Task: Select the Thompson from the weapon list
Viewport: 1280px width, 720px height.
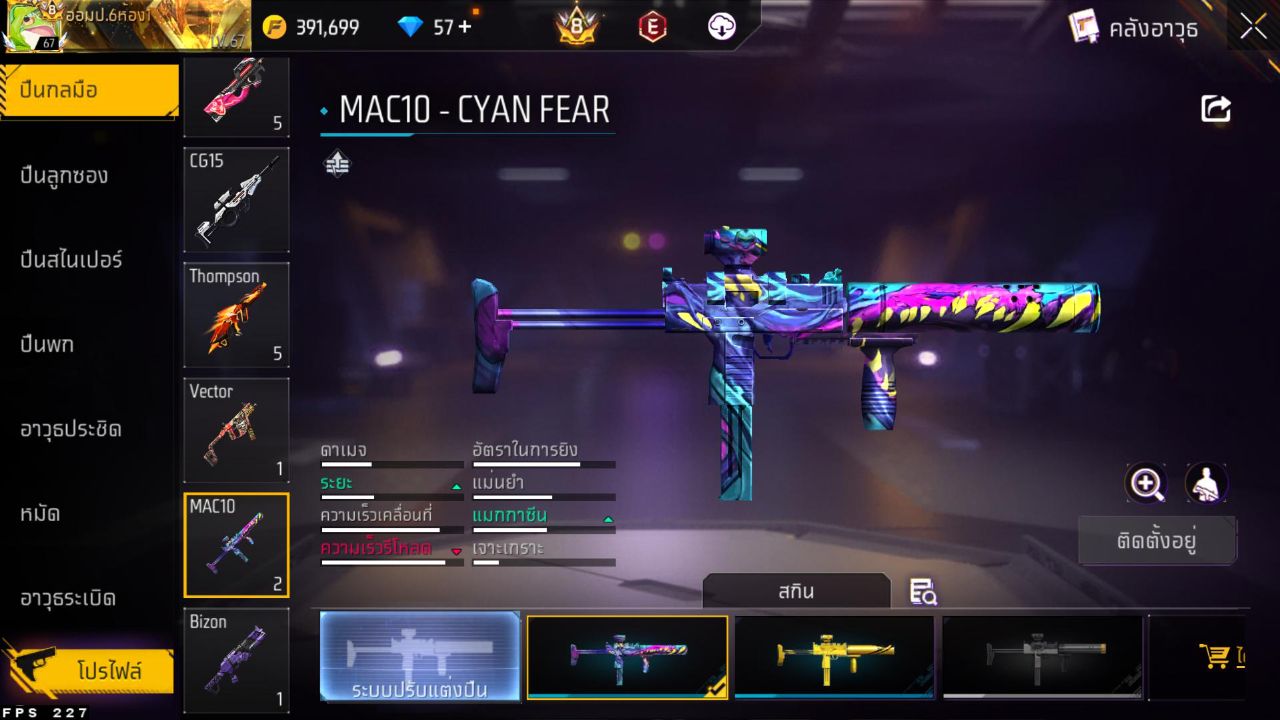Action: pyautogui.click(x=236, y=315)
